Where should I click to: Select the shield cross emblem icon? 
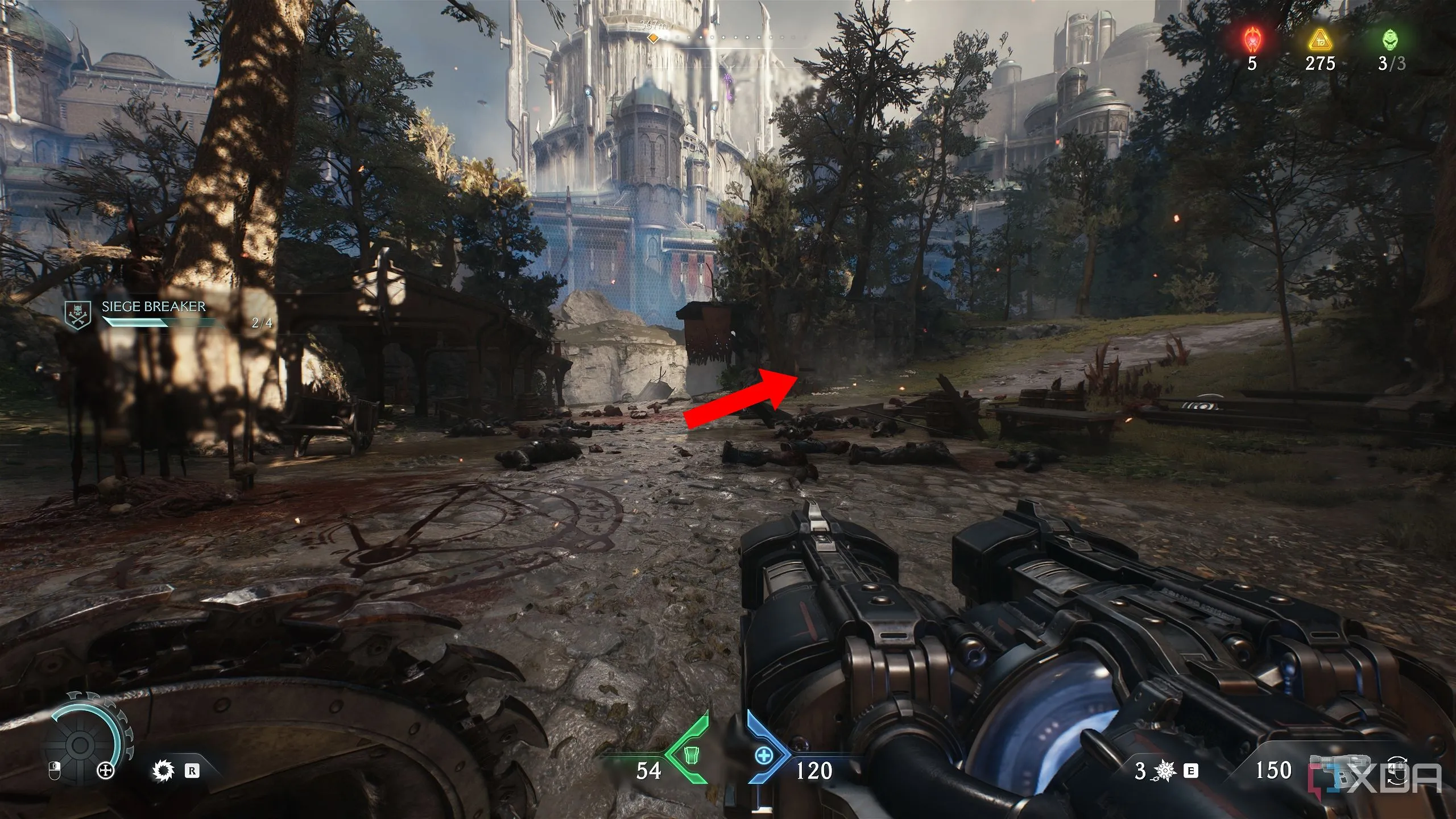pyautogui.click(x=106, y=771)
